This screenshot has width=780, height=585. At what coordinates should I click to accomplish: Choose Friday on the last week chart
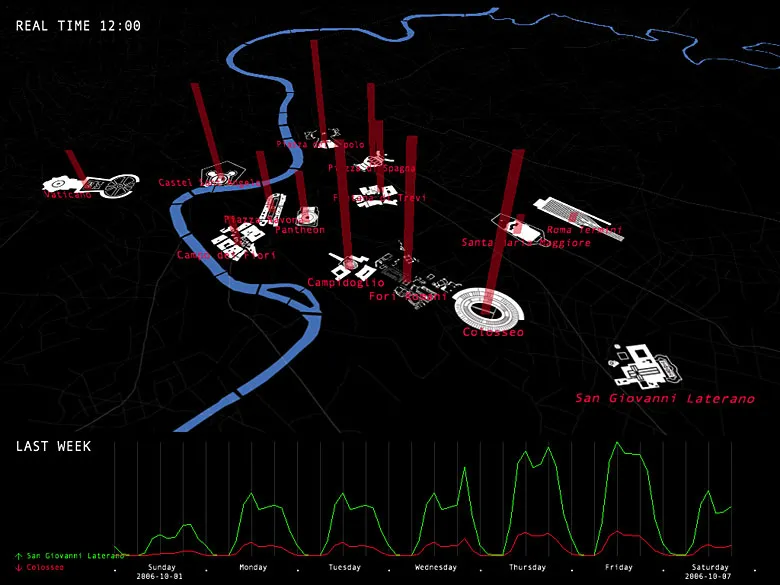click(618, 568)
